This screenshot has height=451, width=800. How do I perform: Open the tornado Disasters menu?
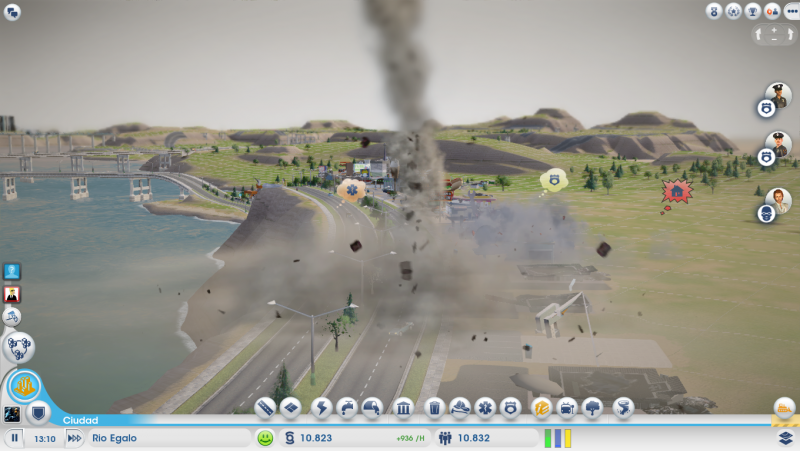point(623,408)
